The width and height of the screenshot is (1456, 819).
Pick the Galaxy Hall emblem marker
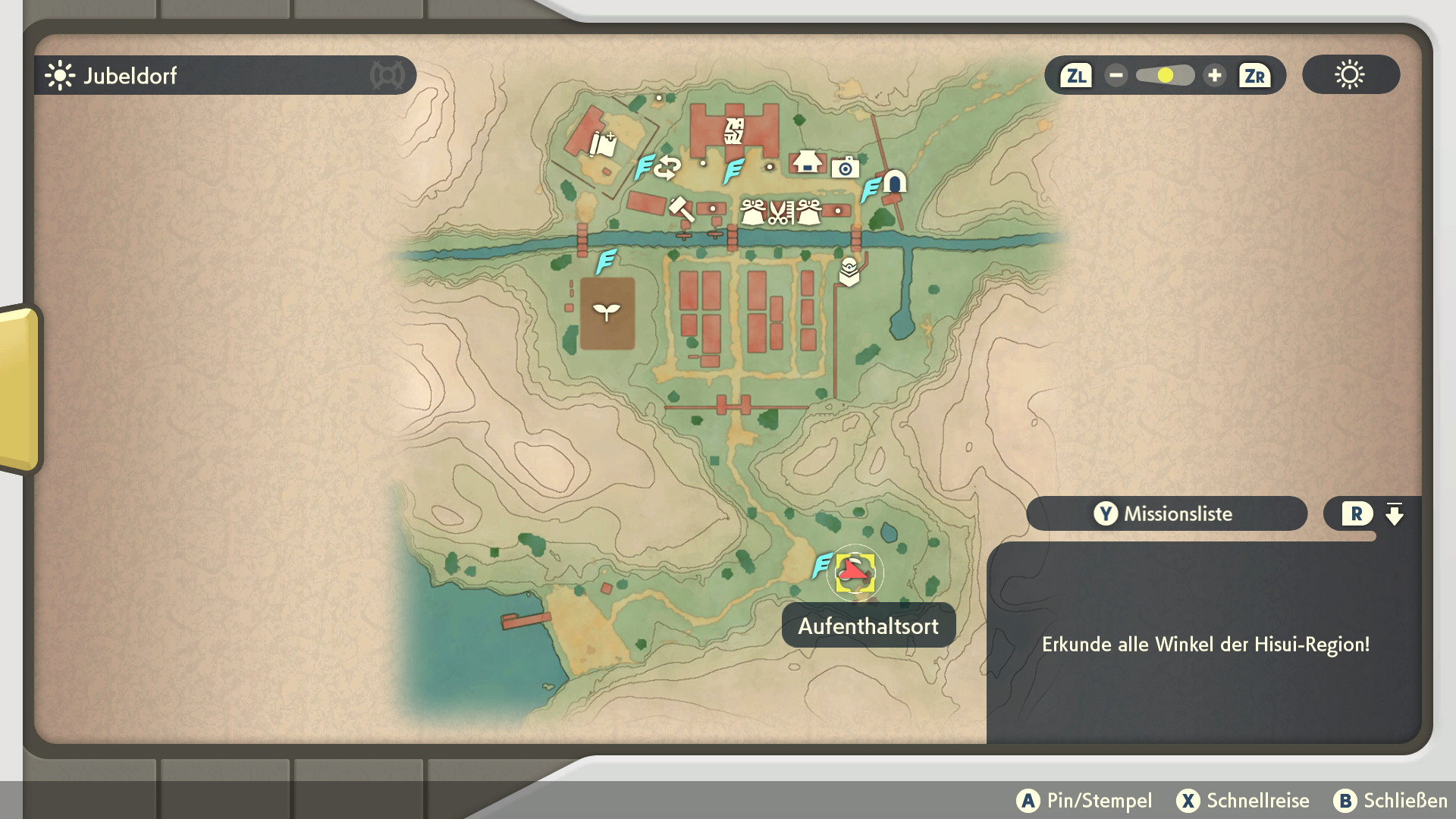click(x=734, y=131)
